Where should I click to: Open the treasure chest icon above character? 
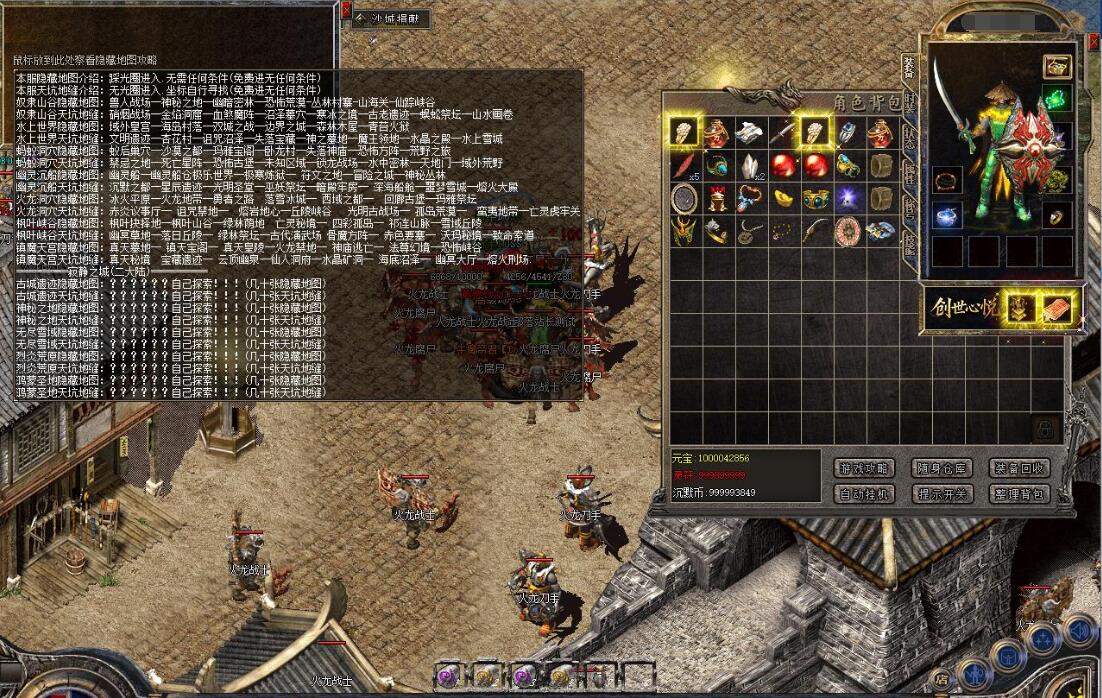pos(1057,66)
